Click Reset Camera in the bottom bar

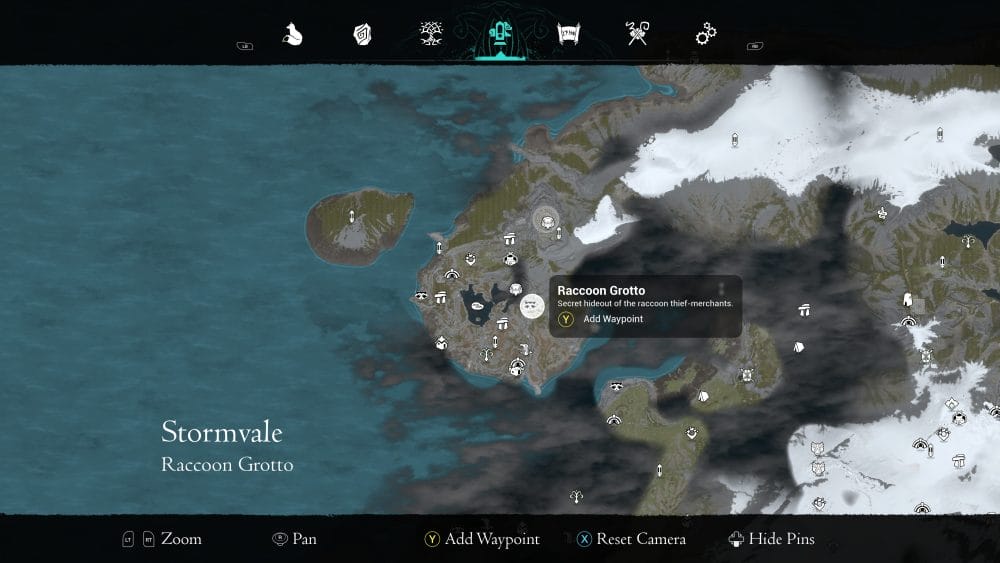(x=631, y=539)
